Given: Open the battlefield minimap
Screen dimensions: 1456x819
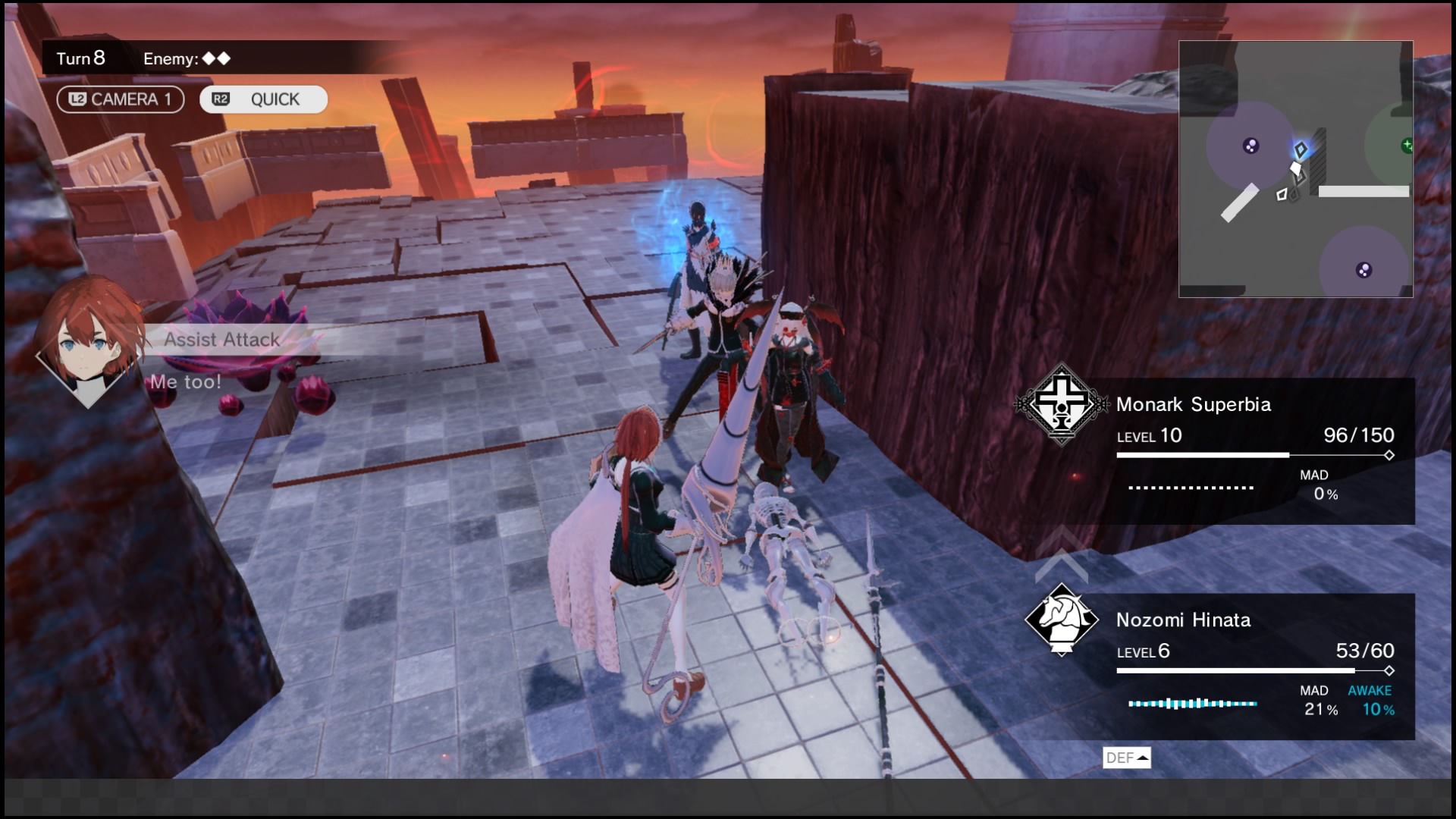Looking at the screenshot, I should [1295, 168].
